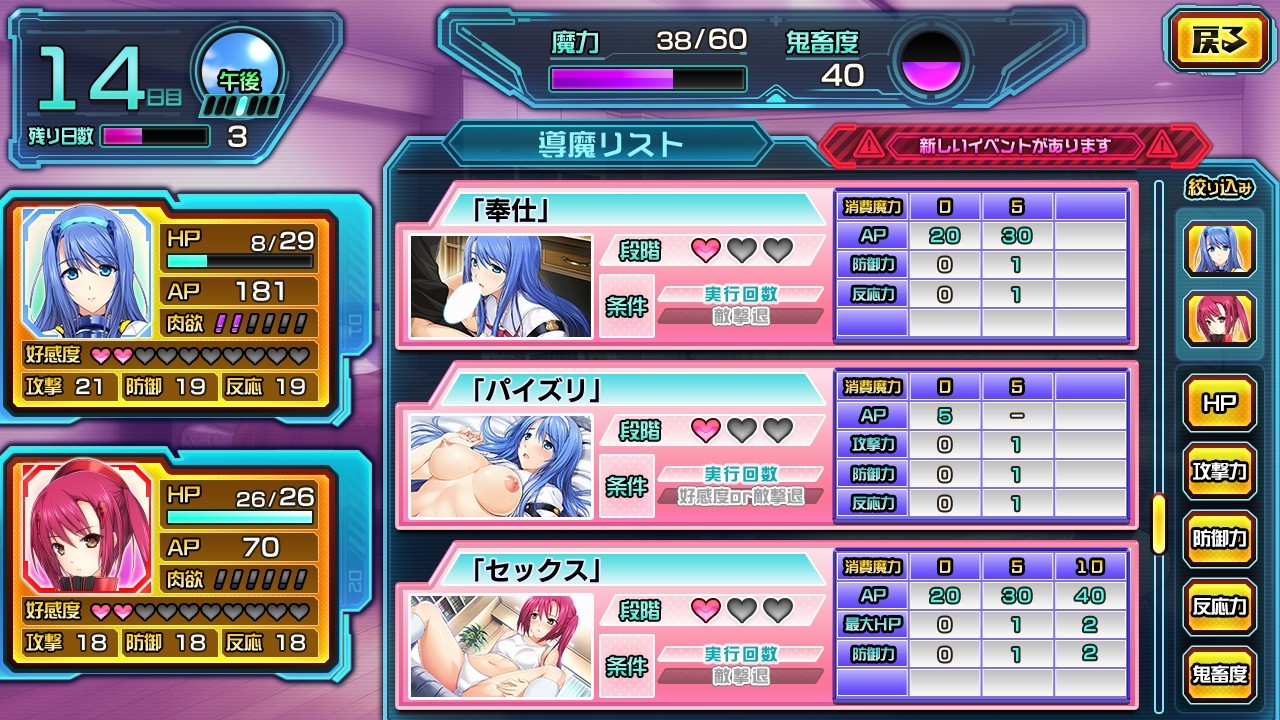
Task: Open the new event notification banner
Action: point(1015,146)
